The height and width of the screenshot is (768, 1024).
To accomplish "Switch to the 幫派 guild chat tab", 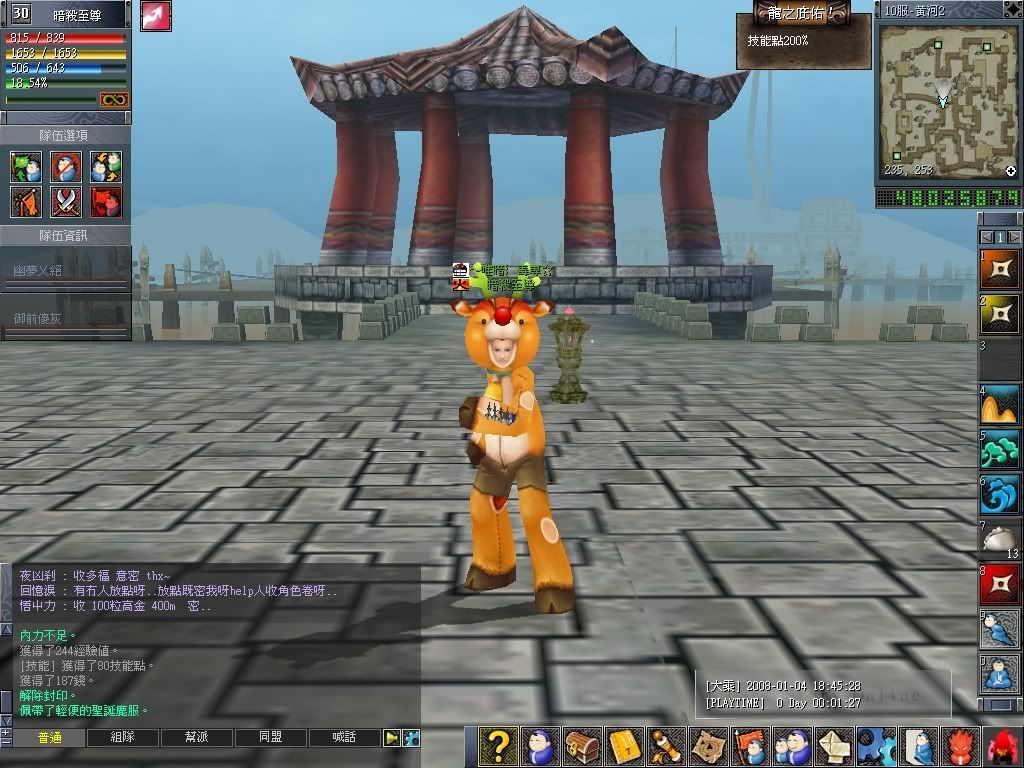I will tap(198, 738).
